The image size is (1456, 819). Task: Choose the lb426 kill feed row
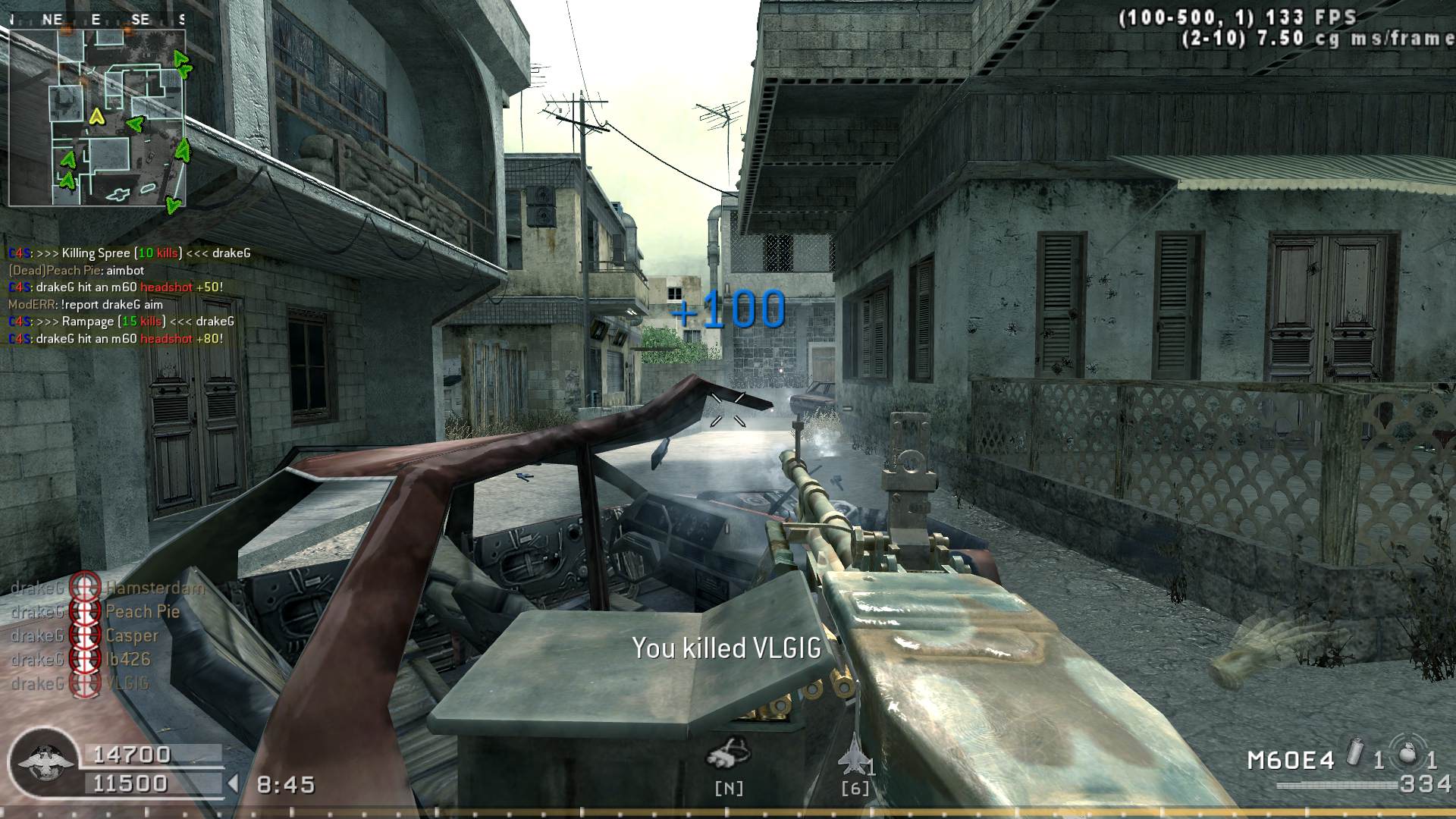tap(80, 660)
